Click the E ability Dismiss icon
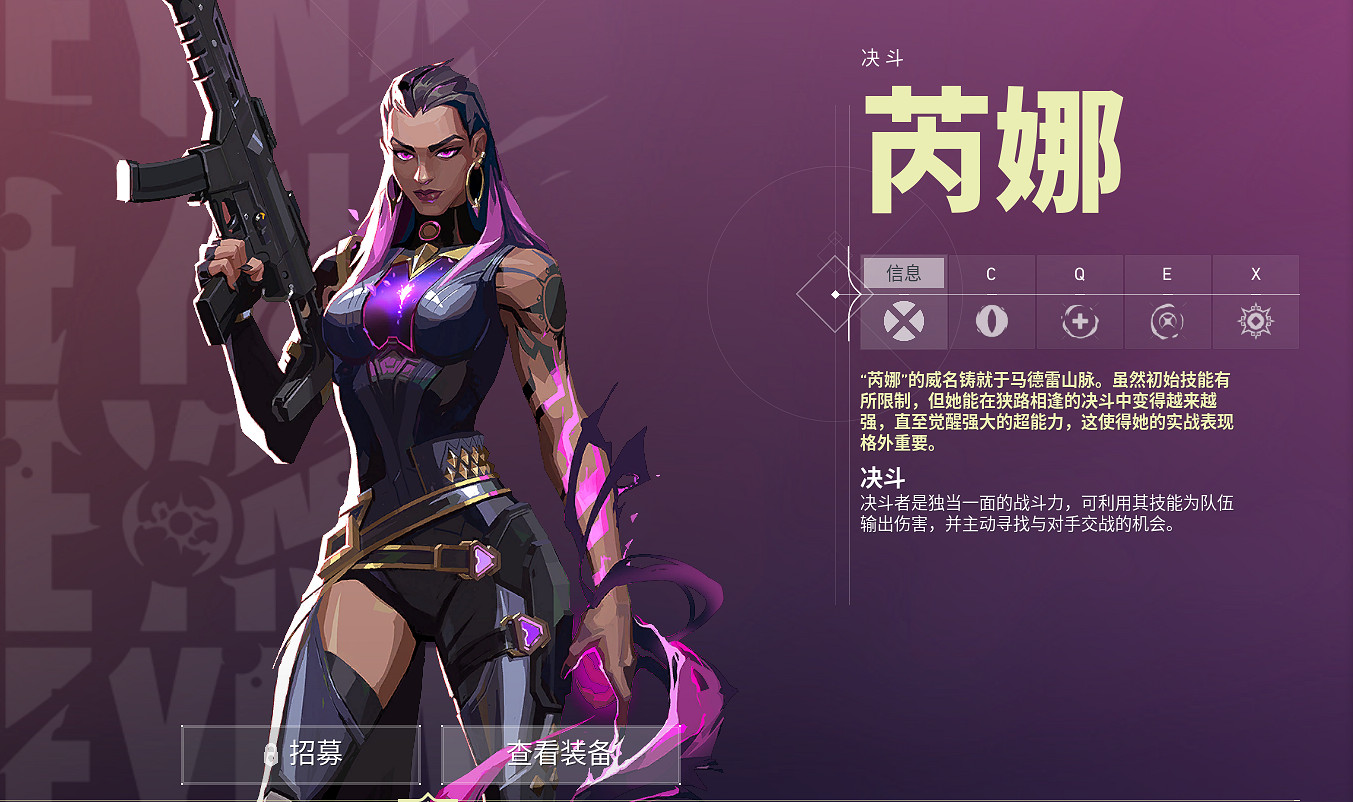The height and width of the screenshot is (802, 1353). tap(1167, 322)
